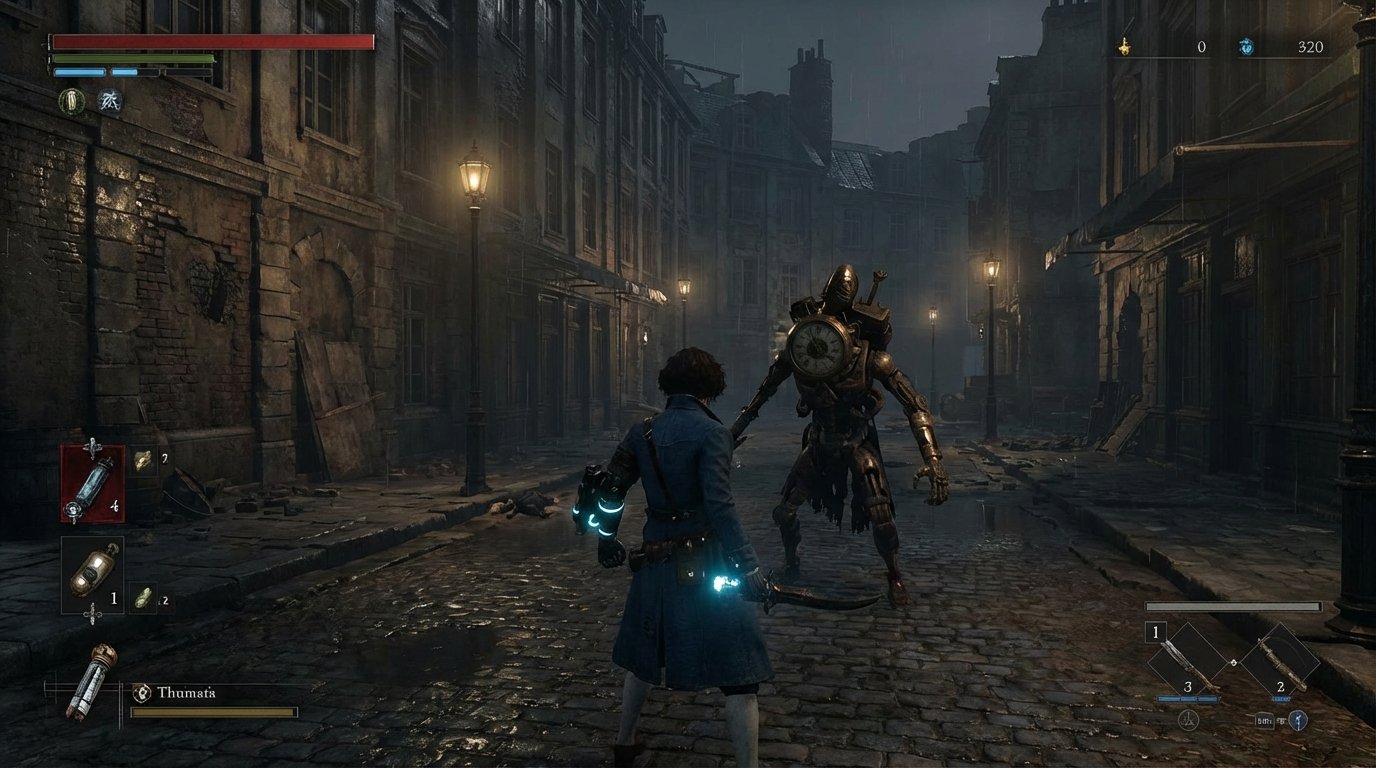1376x768 pixels.
Task: Click the Legion Arm ability icon in bottom-right
Action: [1298, 721]
